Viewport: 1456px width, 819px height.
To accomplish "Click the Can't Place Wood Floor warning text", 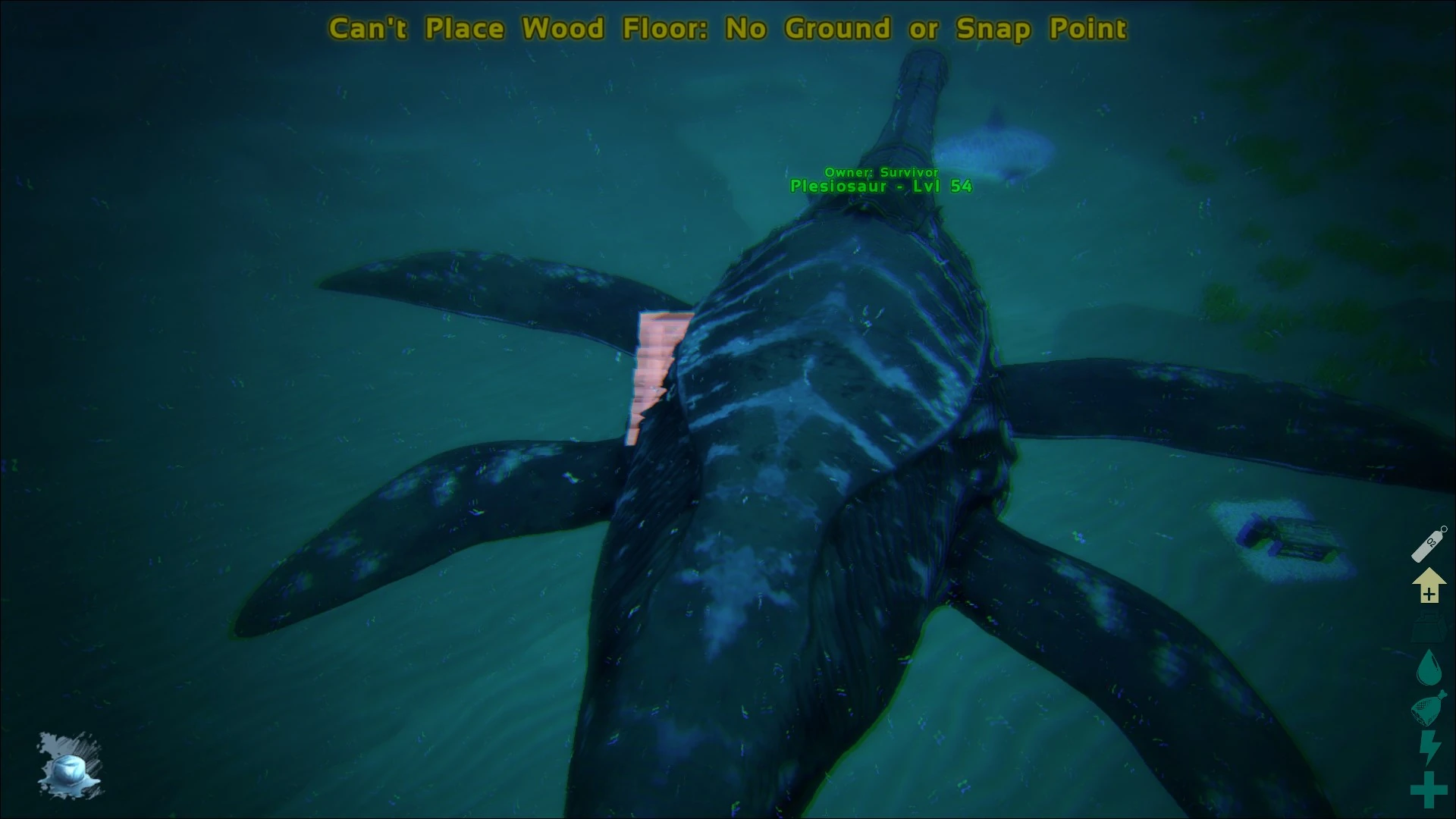I will [516, 28].
